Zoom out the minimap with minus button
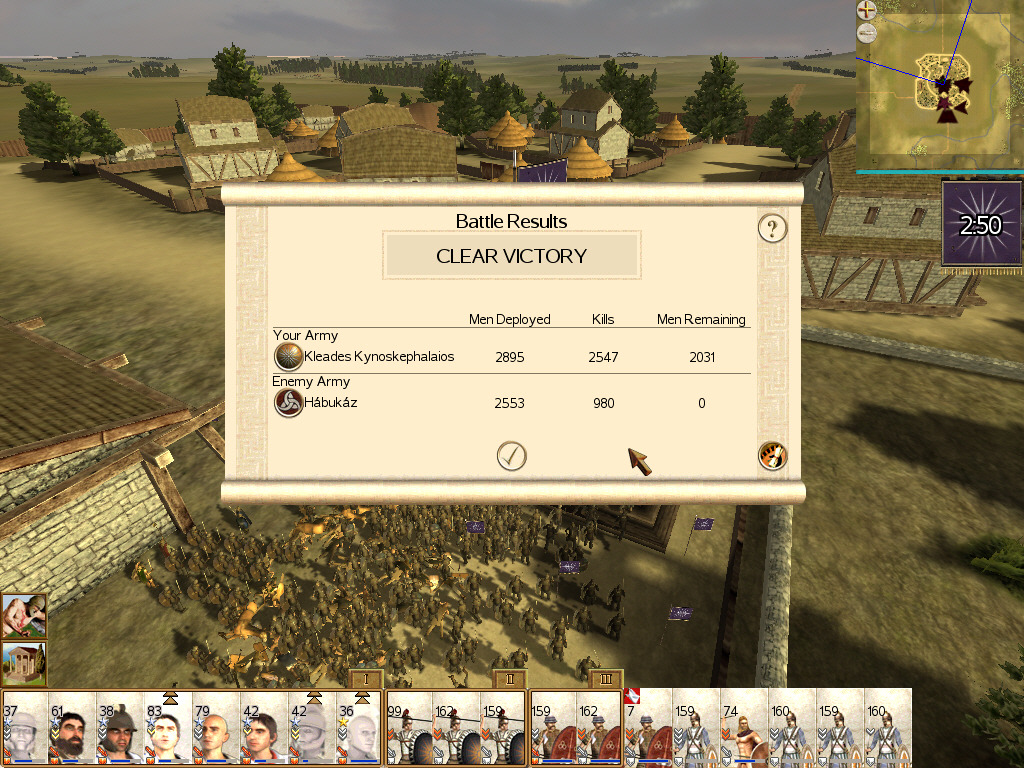Screen dimensions: 1024x768 coord(866,32)
